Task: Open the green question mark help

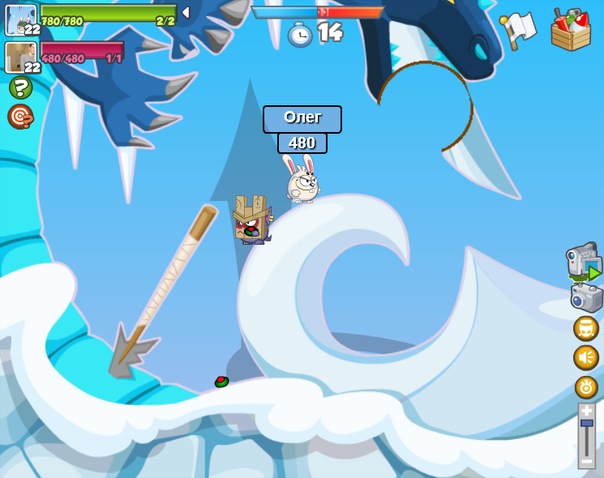Action: 20,88
